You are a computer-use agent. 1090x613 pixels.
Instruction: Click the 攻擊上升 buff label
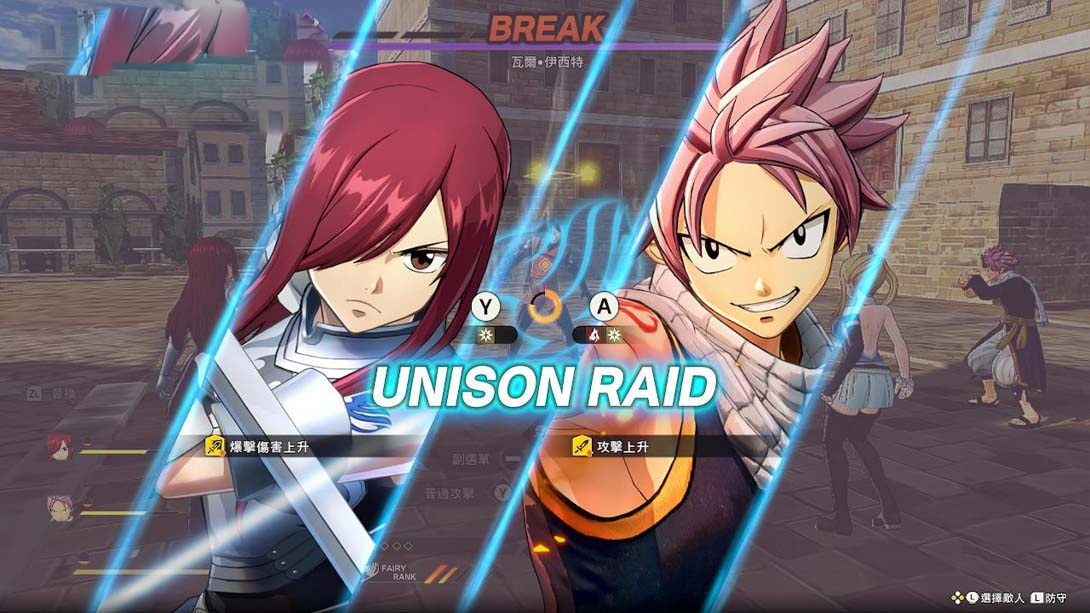610,446
